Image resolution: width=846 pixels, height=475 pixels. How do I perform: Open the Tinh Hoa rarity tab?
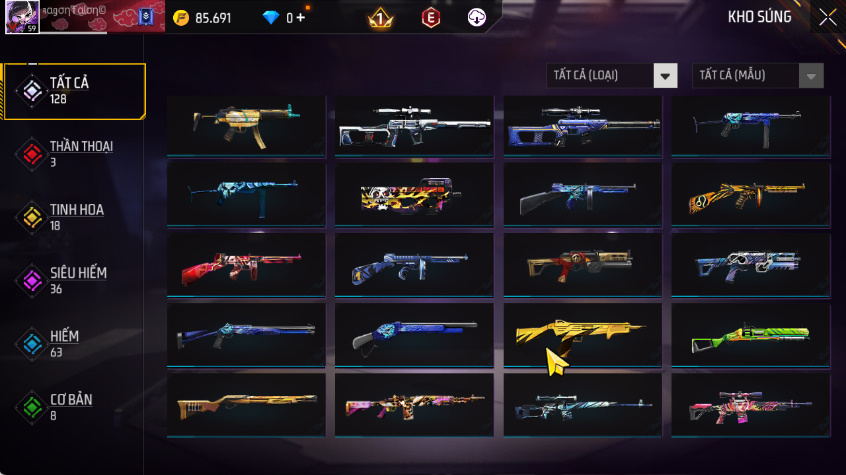pos(74,217)
